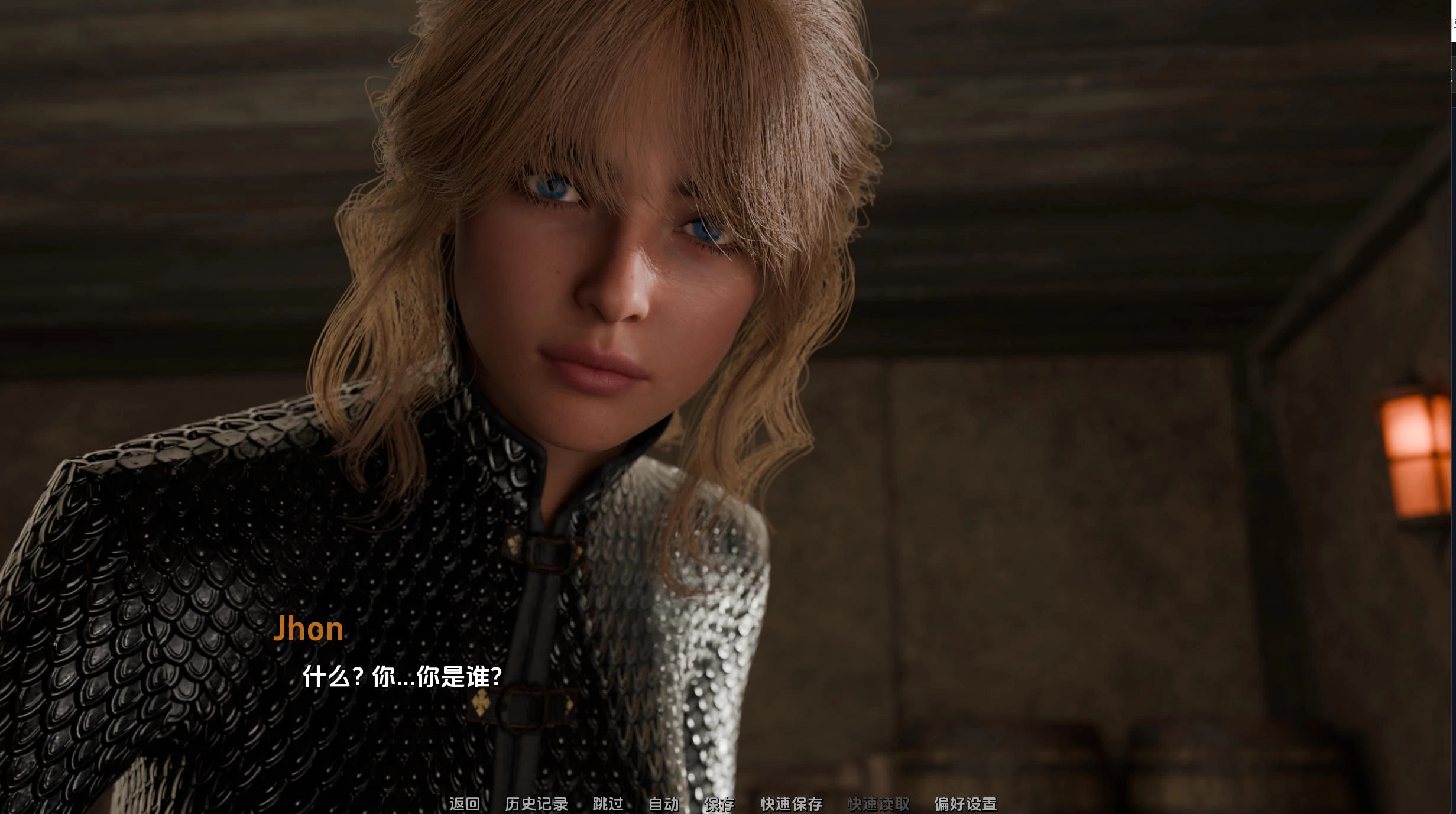The height and width of the screenshot is (814, 1456).
Task: Trigger a quicksave via 快速保存
Action: click(793, 805)
